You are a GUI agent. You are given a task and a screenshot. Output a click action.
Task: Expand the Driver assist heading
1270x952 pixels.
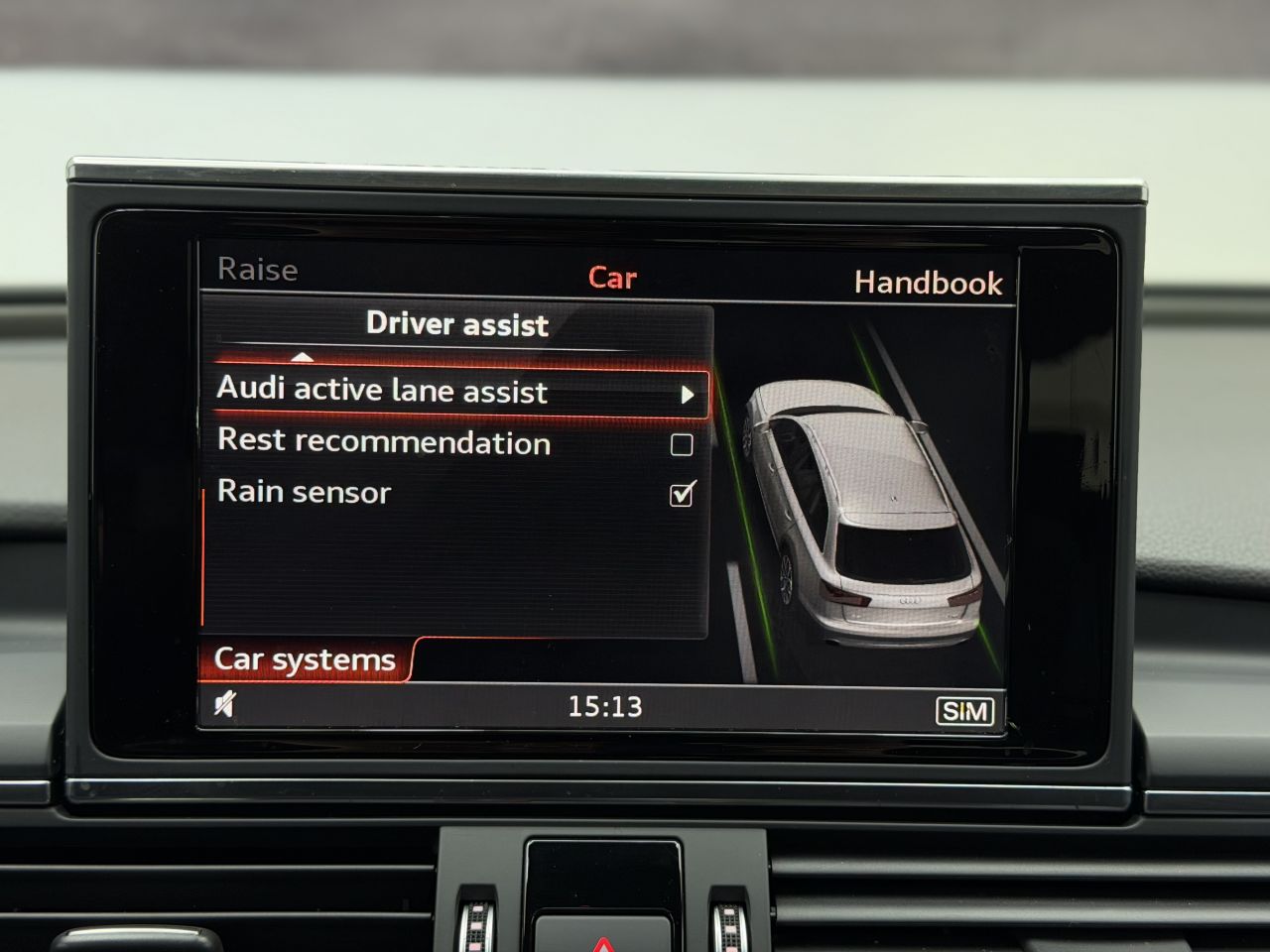pyautogui.click(x=457, y=324)
